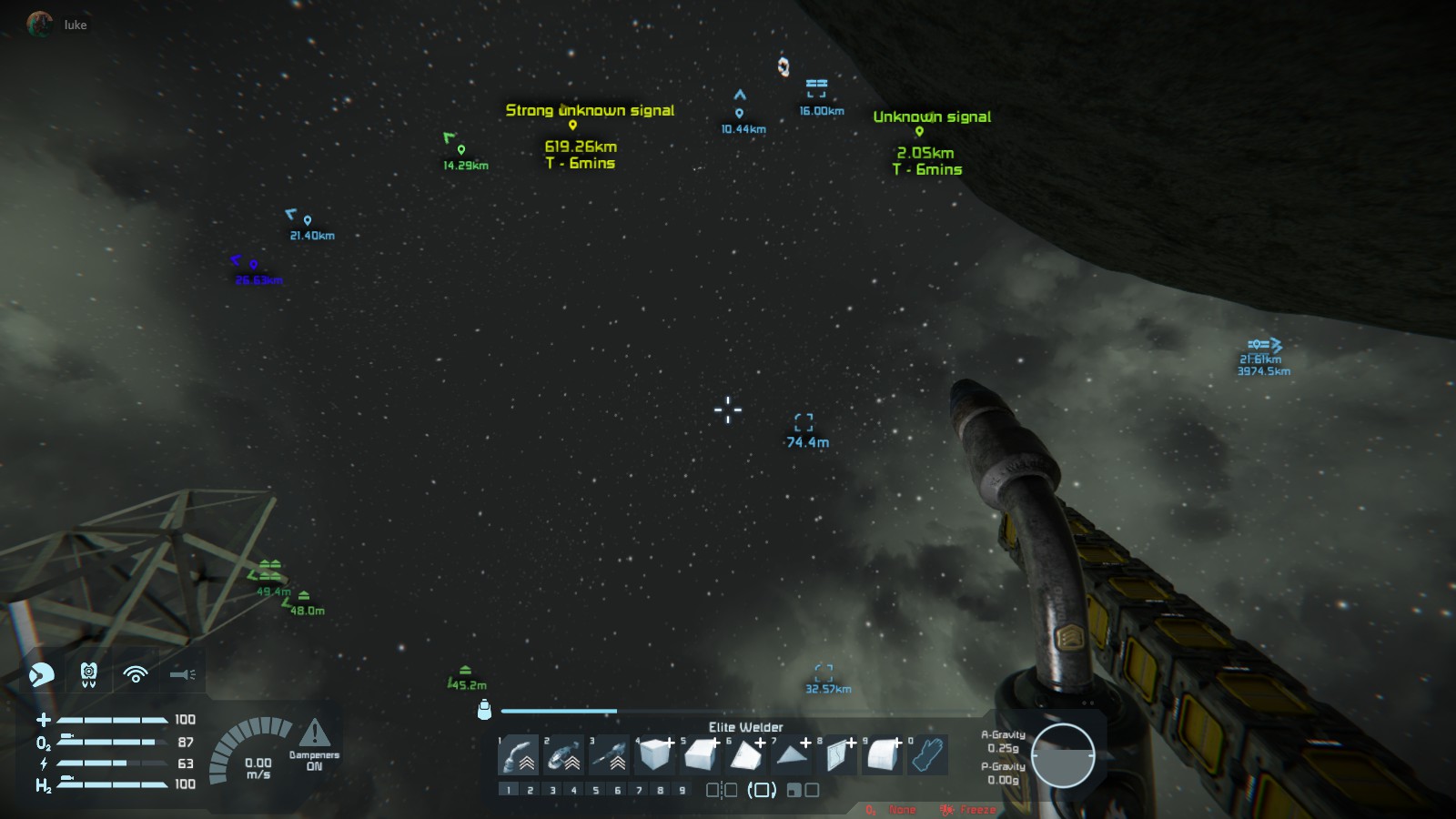
Task: Select the angle grinder in slot 2
Action: tap(564, 755)
